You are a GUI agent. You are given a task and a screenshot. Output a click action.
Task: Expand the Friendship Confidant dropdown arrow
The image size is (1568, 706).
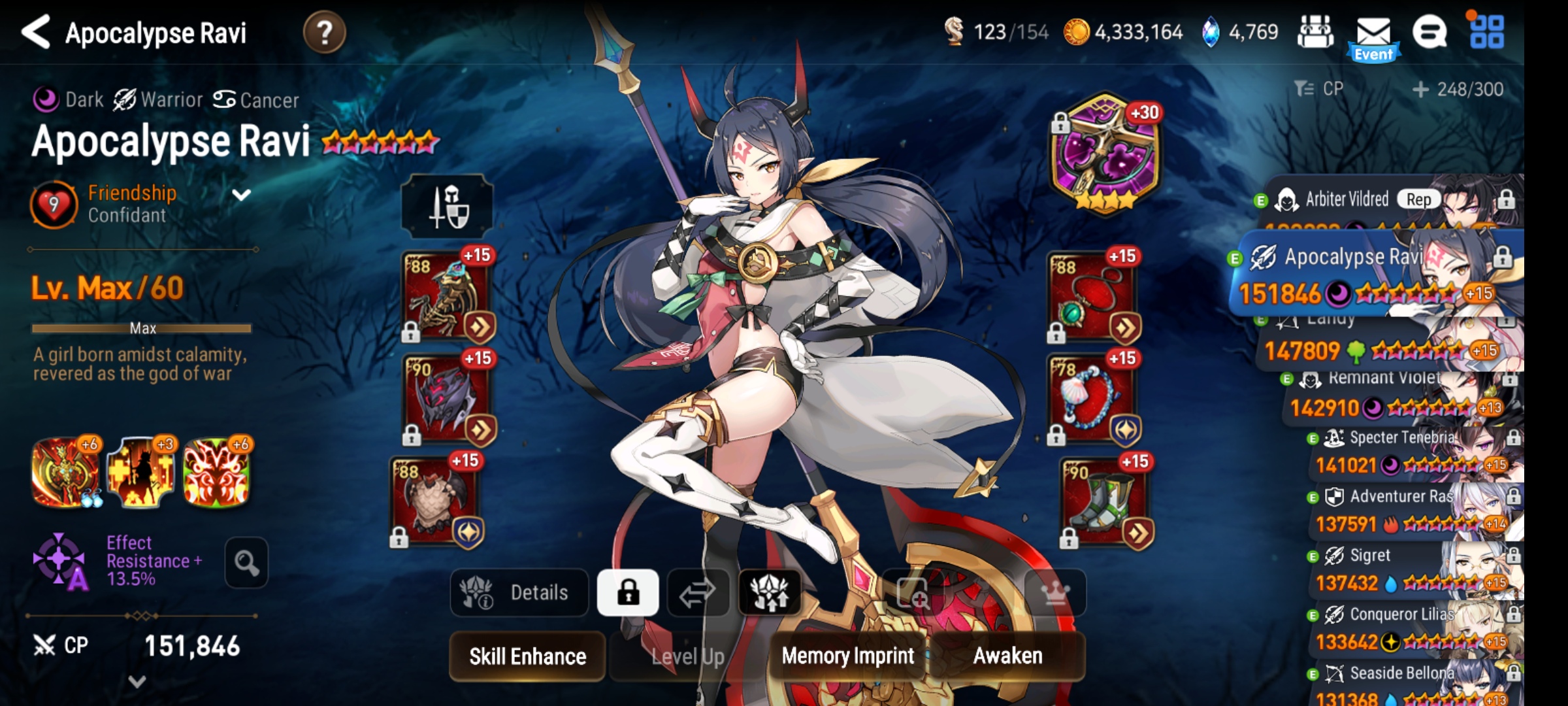tap(242, 195)
